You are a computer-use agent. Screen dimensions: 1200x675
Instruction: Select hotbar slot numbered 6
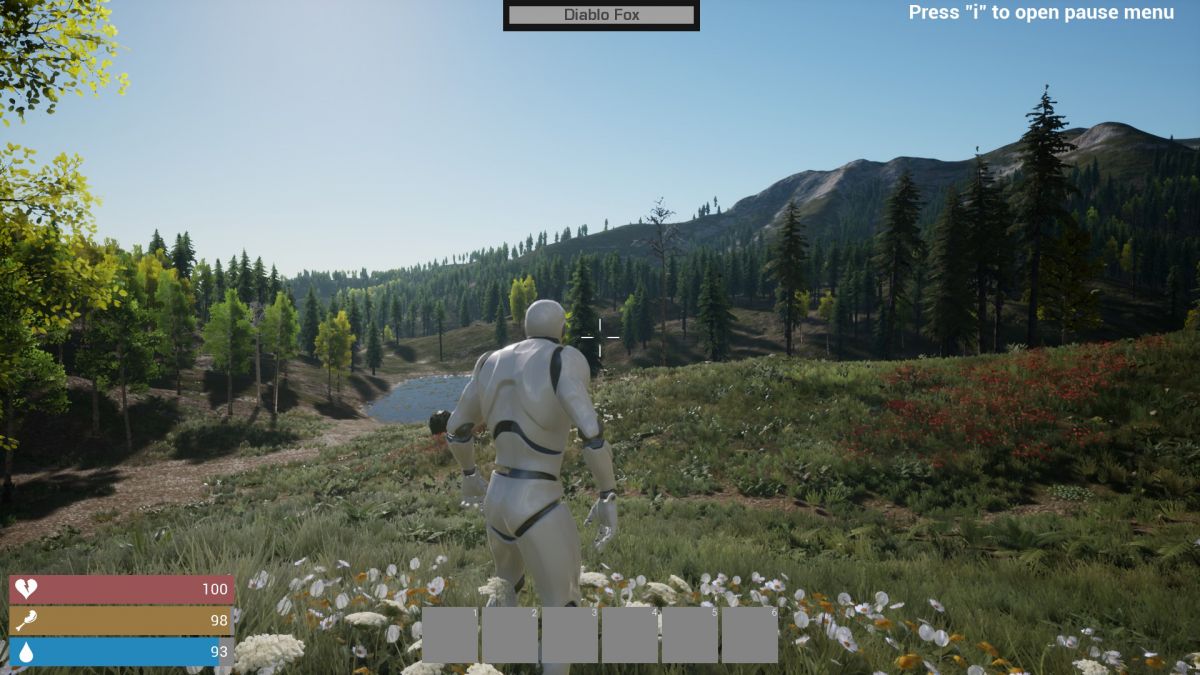click(750, 635)
